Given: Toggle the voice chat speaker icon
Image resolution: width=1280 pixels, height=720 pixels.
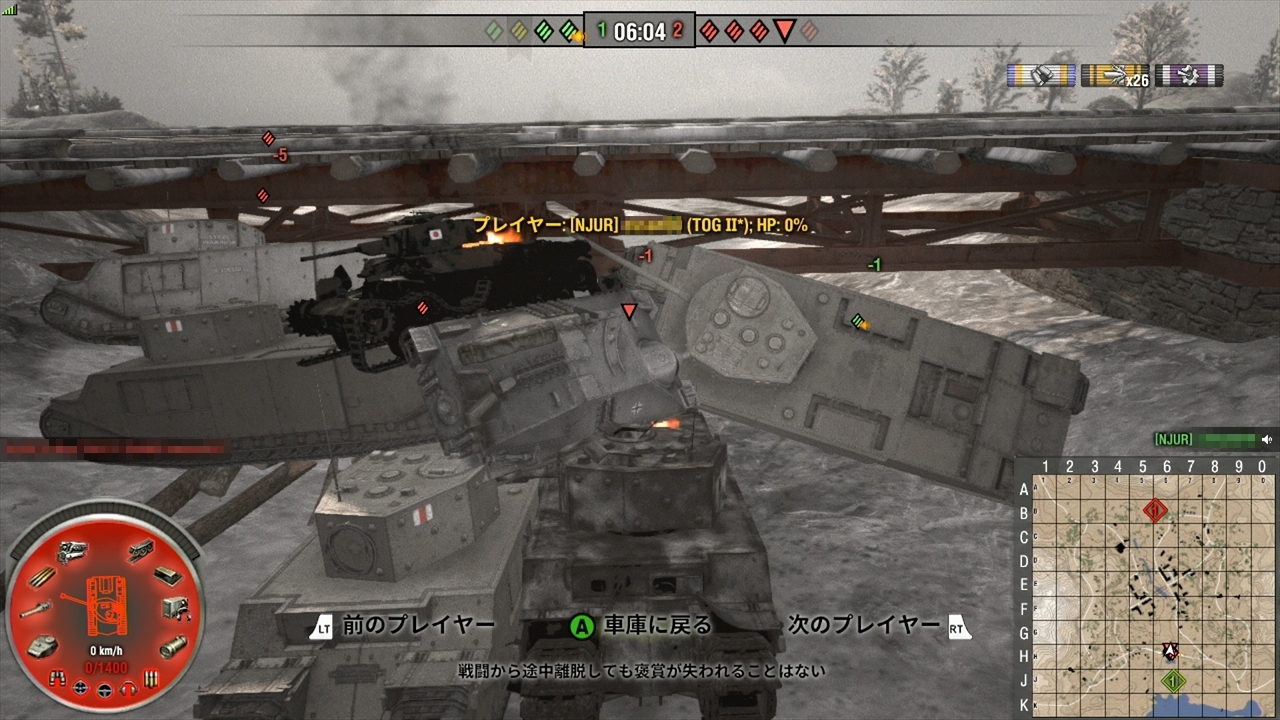Looking at the screenshot, I should point(1267,439).
